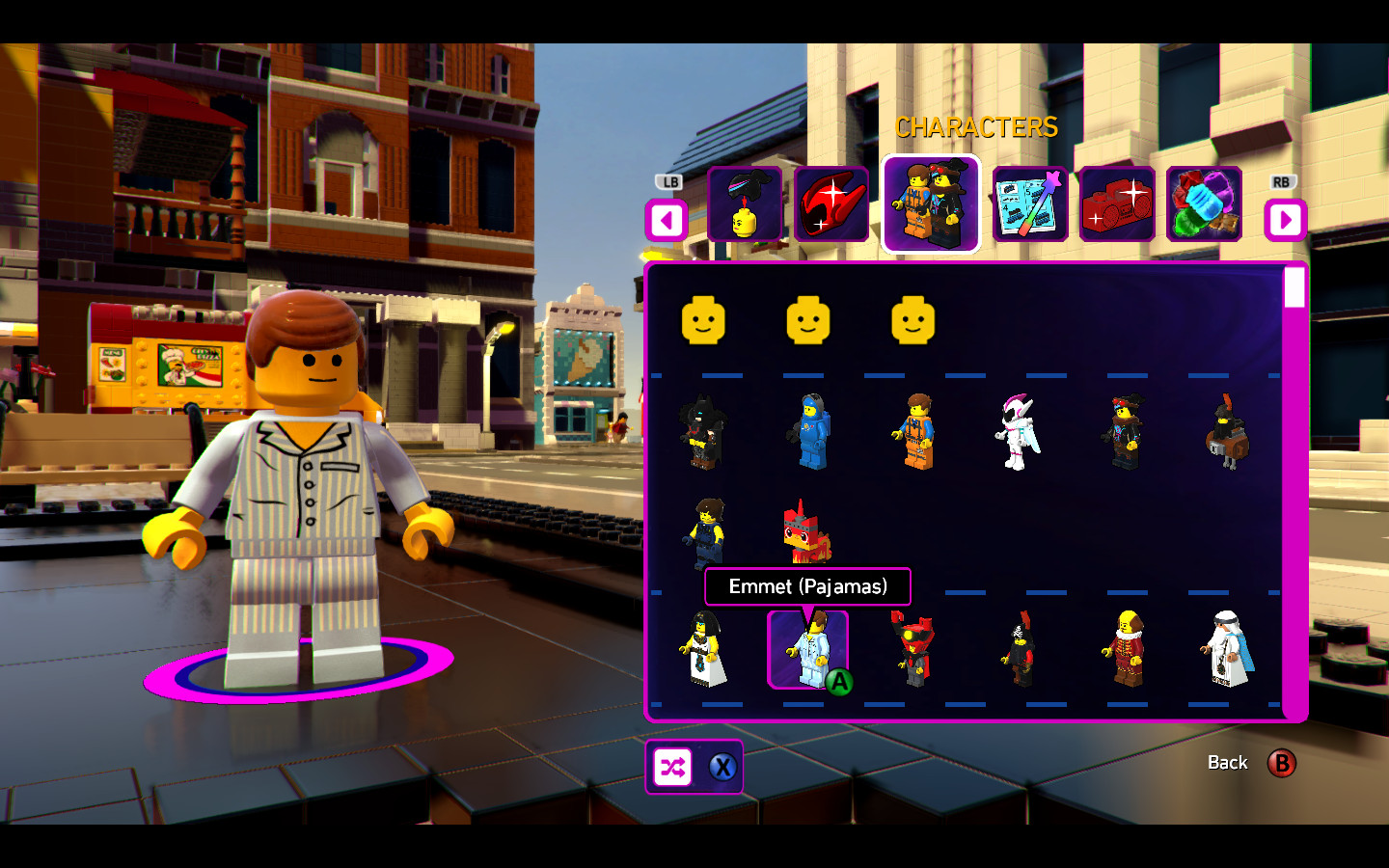Select the first yellow smiley face slot
1389x868 pixels.
tap(705, 322)
